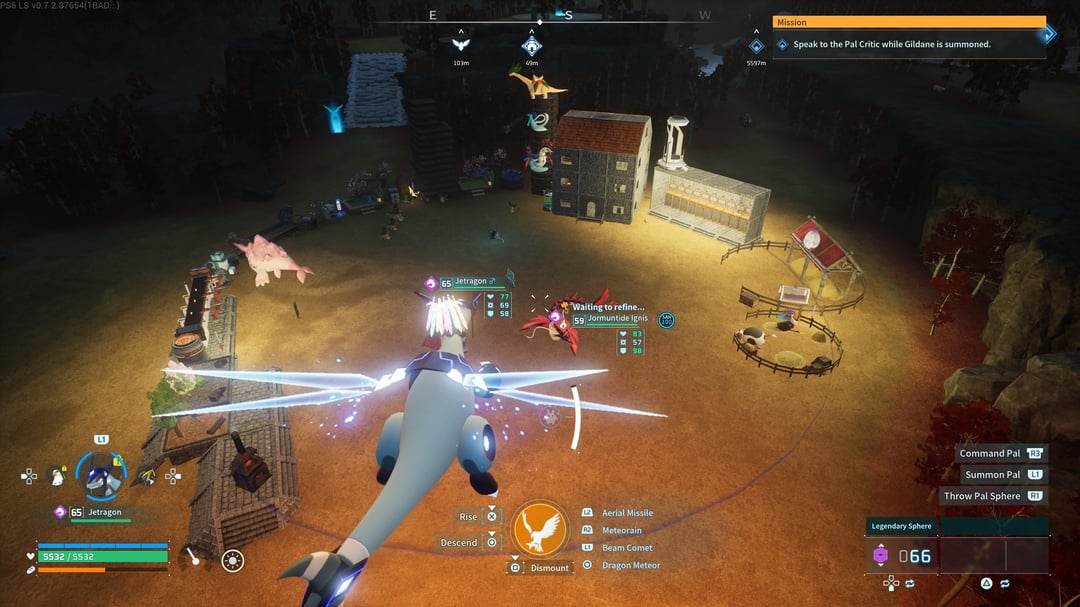Screen dimensions: 1080x607
Task: Click the orange flying mount icon
Action: click(540, 530)
